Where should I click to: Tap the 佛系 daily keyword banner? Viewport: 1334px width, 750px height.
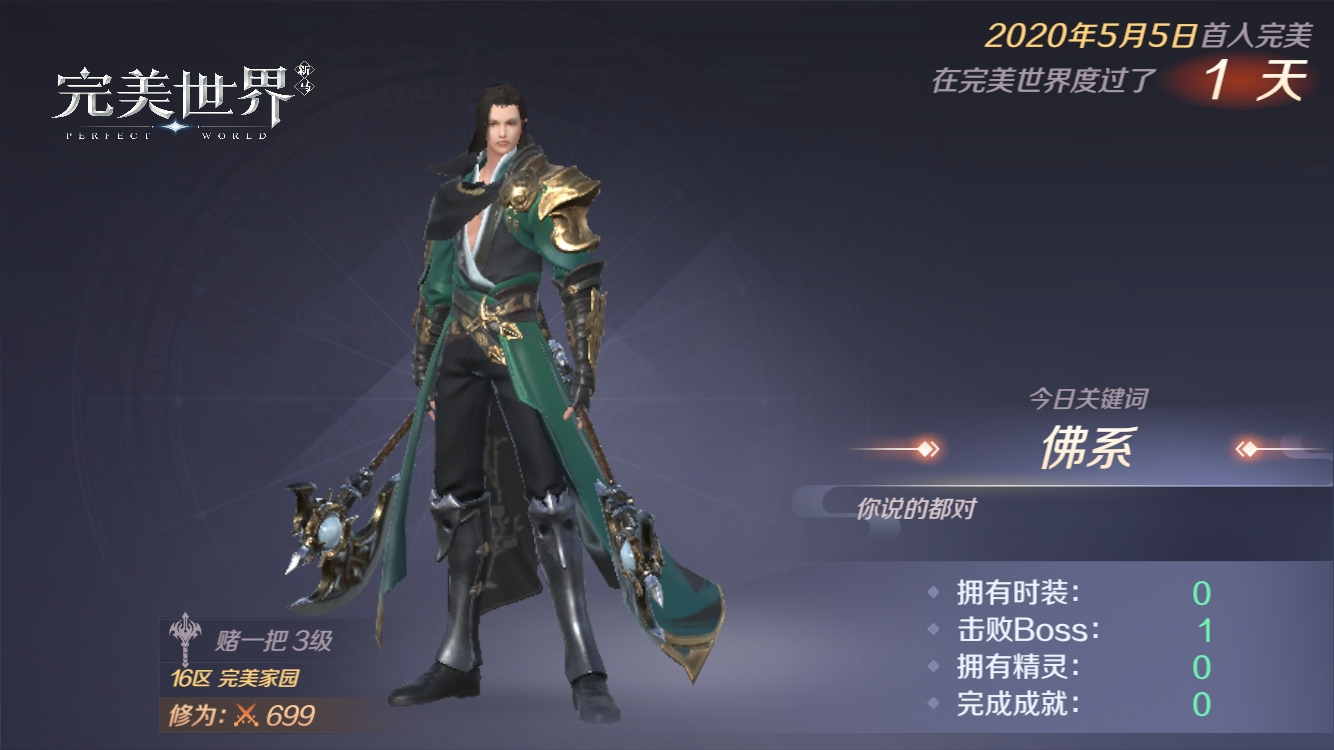[1086, 449]
